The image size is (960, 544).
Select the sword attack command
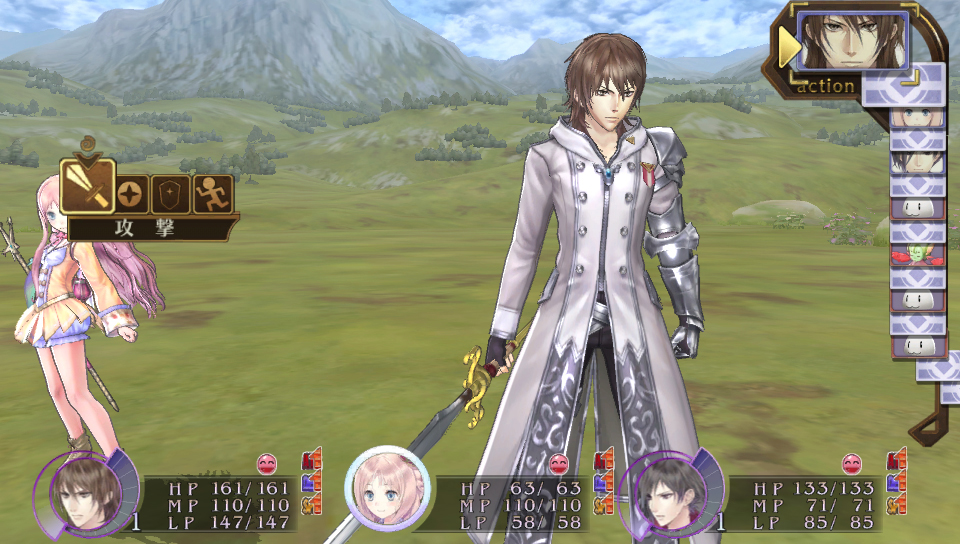point(86,187)
